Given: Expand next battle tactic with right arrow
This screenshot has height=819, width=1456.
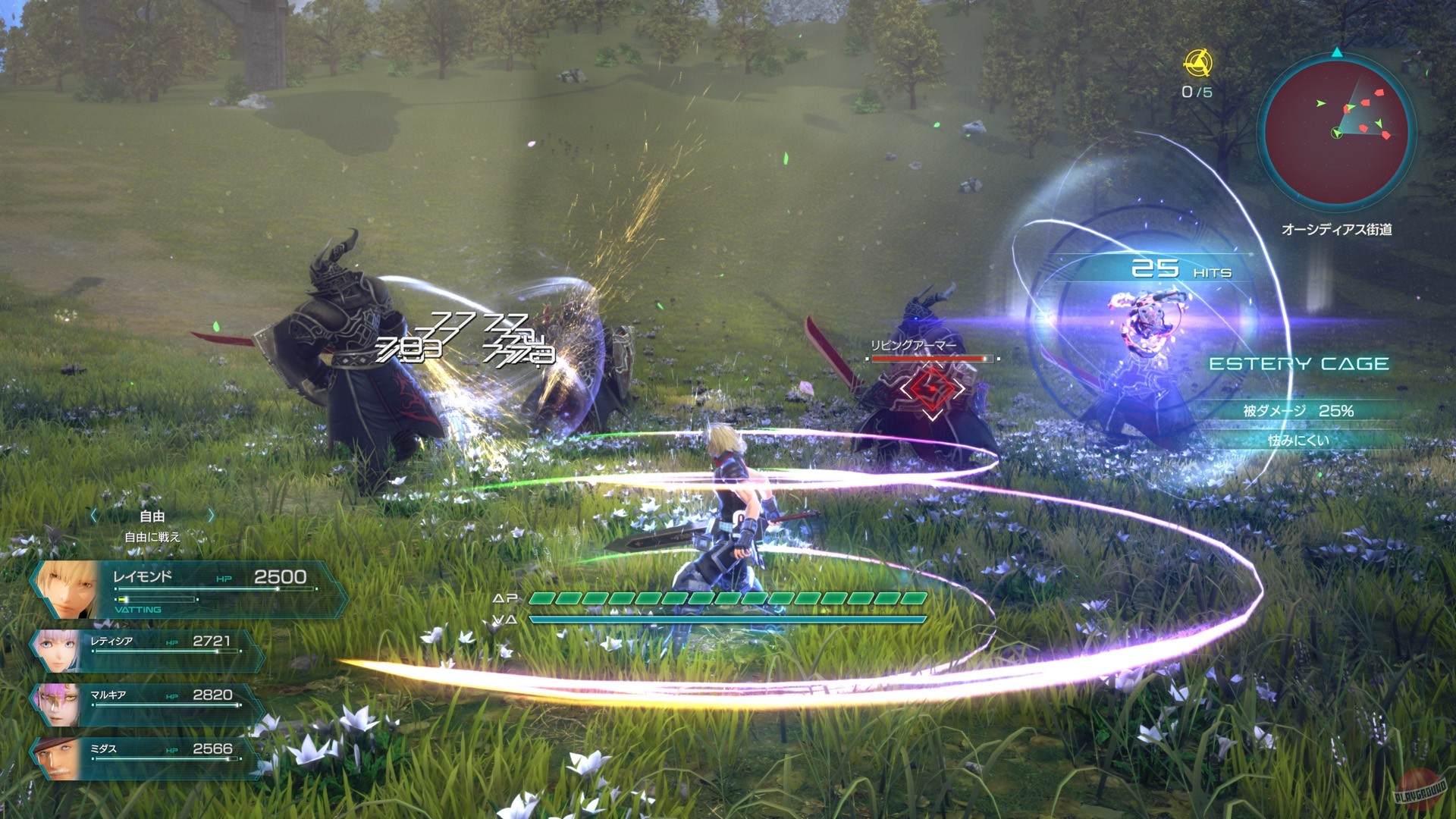Looking at the screenshot, I should pyautogui.click(x=211, y=516).
